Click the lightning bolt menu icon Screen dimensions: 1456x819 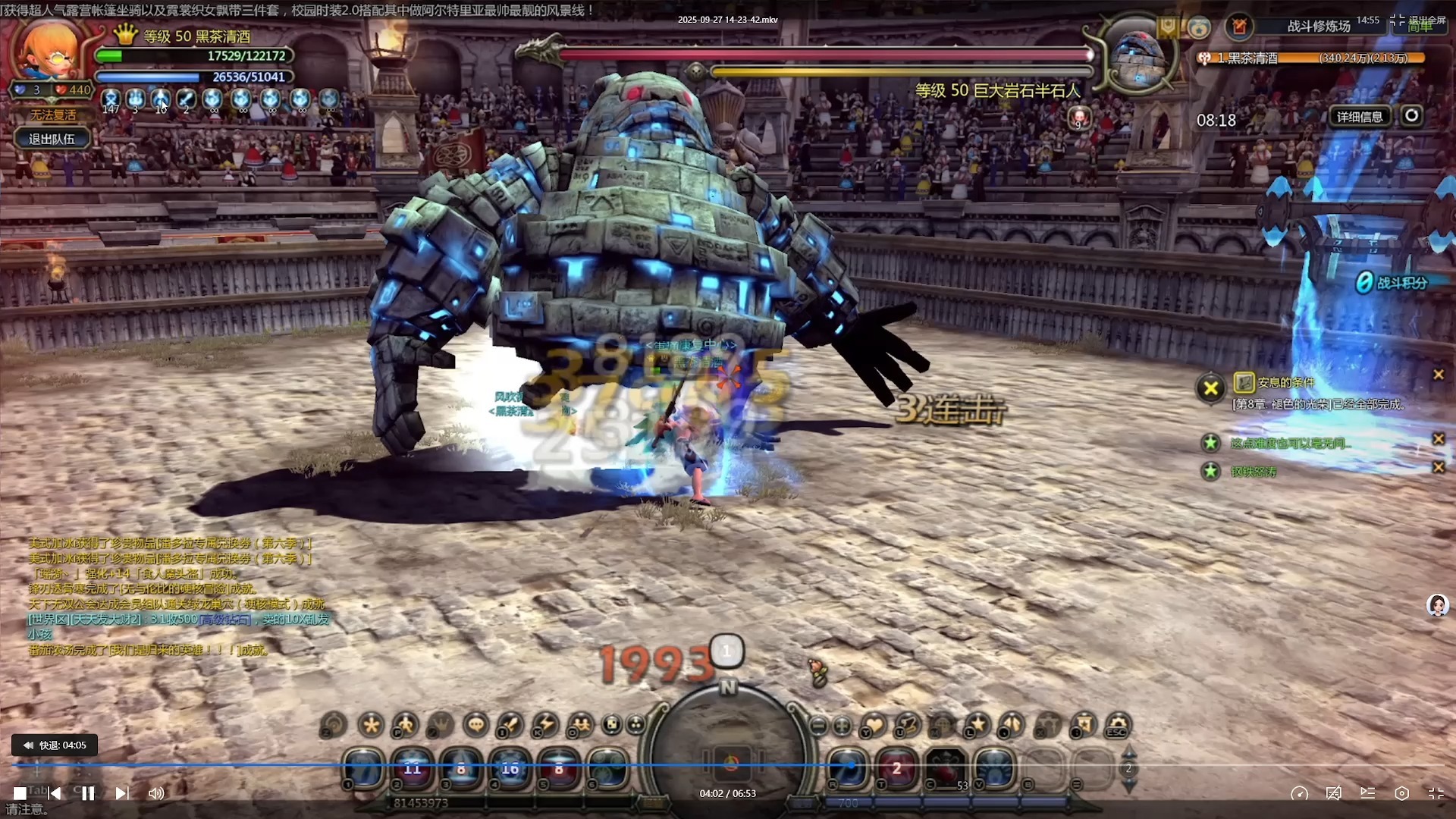point(545,725)
